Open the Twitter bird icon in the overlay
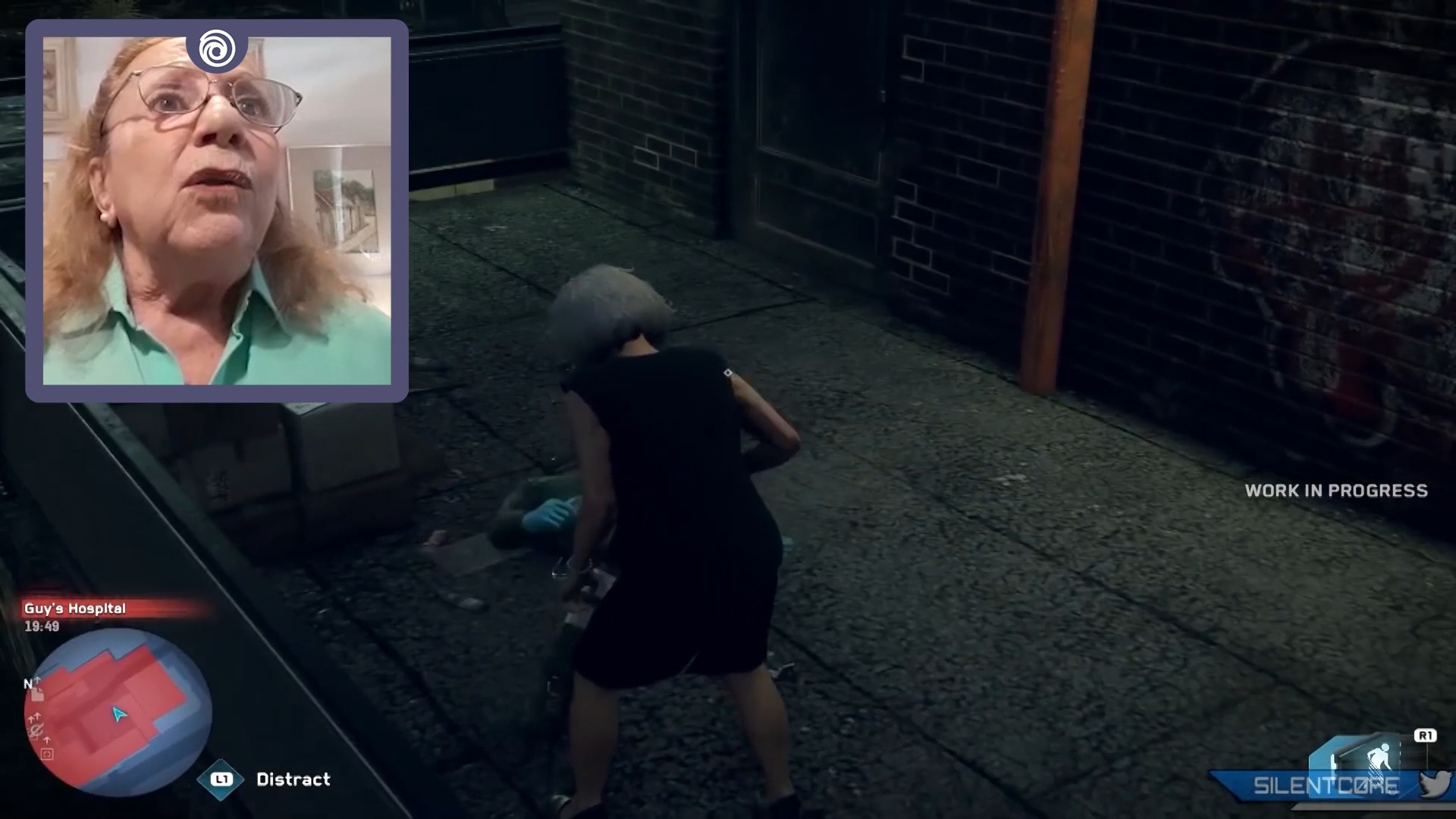This screenshot has height=819, width=1456. pos(1436,784)
